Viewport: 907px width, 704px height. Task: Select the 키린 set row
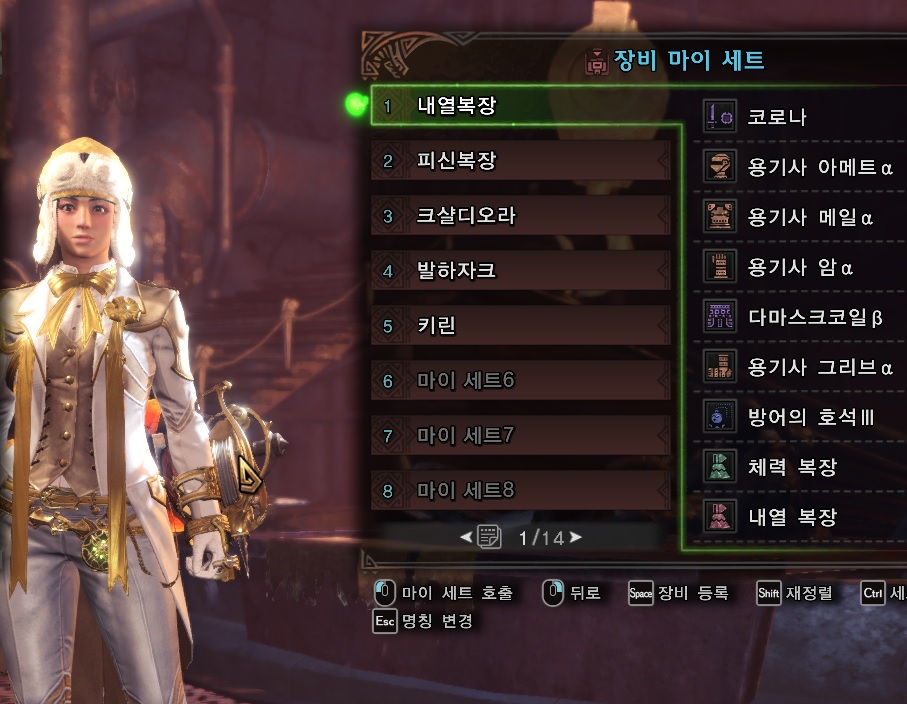click(520, 325)
